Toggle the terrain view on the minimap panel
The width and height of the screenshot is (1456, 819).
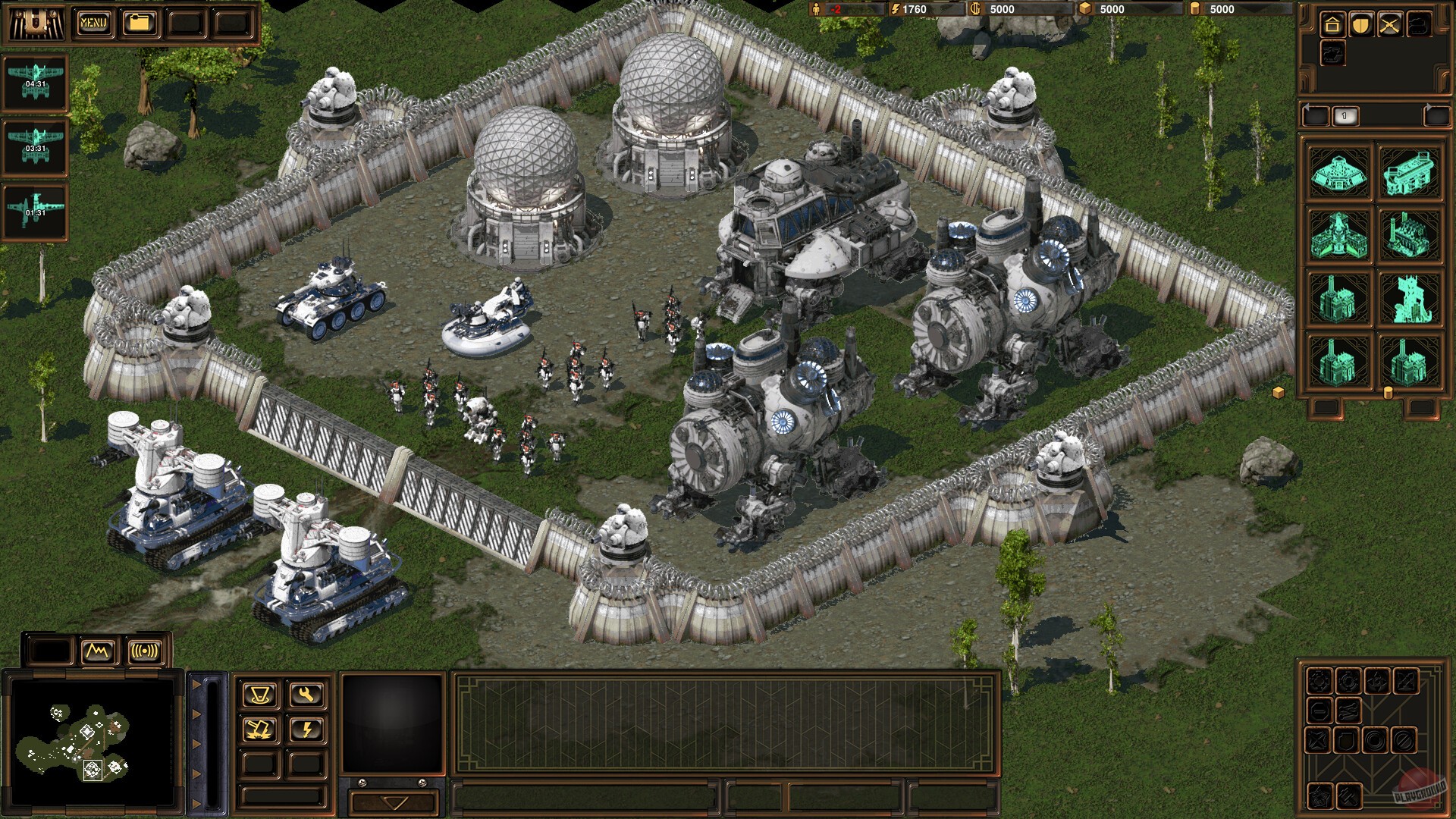click(x=96, y=650)
